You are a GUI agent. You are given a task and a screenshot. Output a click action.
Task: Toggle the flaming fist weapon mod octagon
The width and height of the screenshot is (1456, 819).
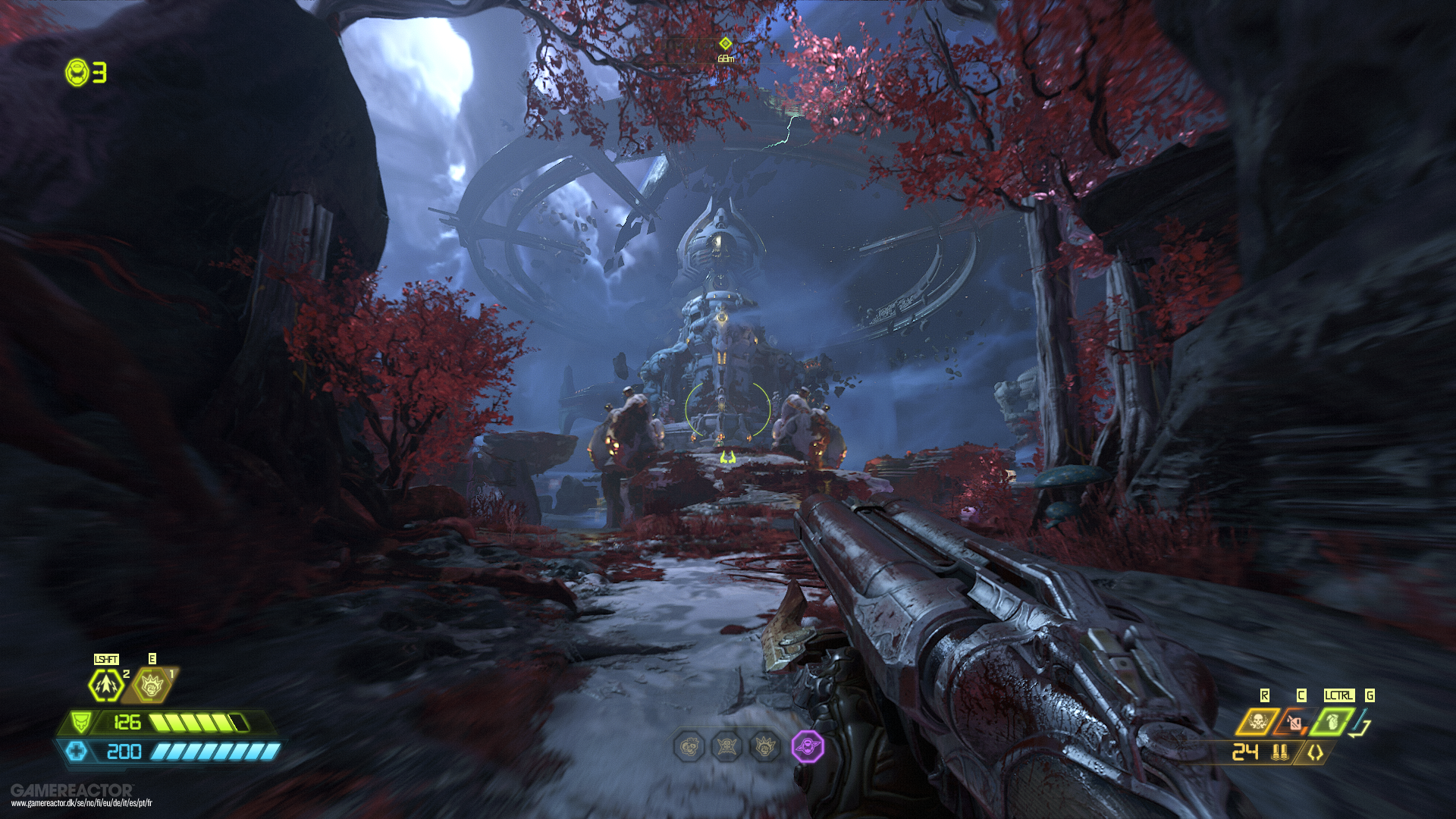(764, 746)
